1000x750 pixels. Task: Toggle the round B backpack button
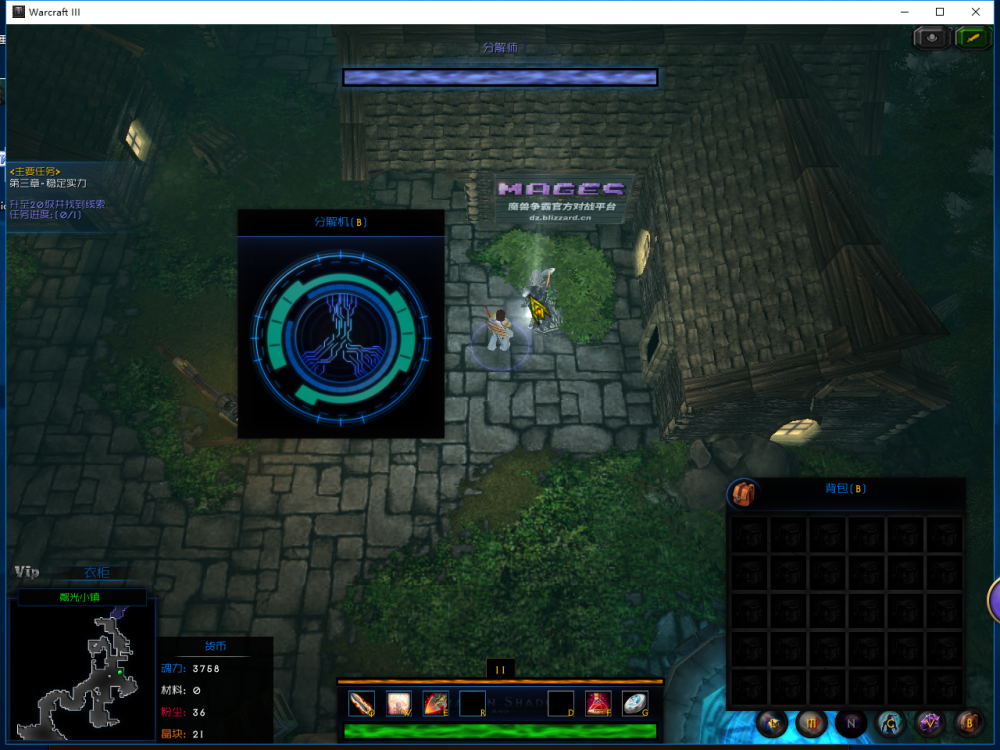tap(968, 722)
